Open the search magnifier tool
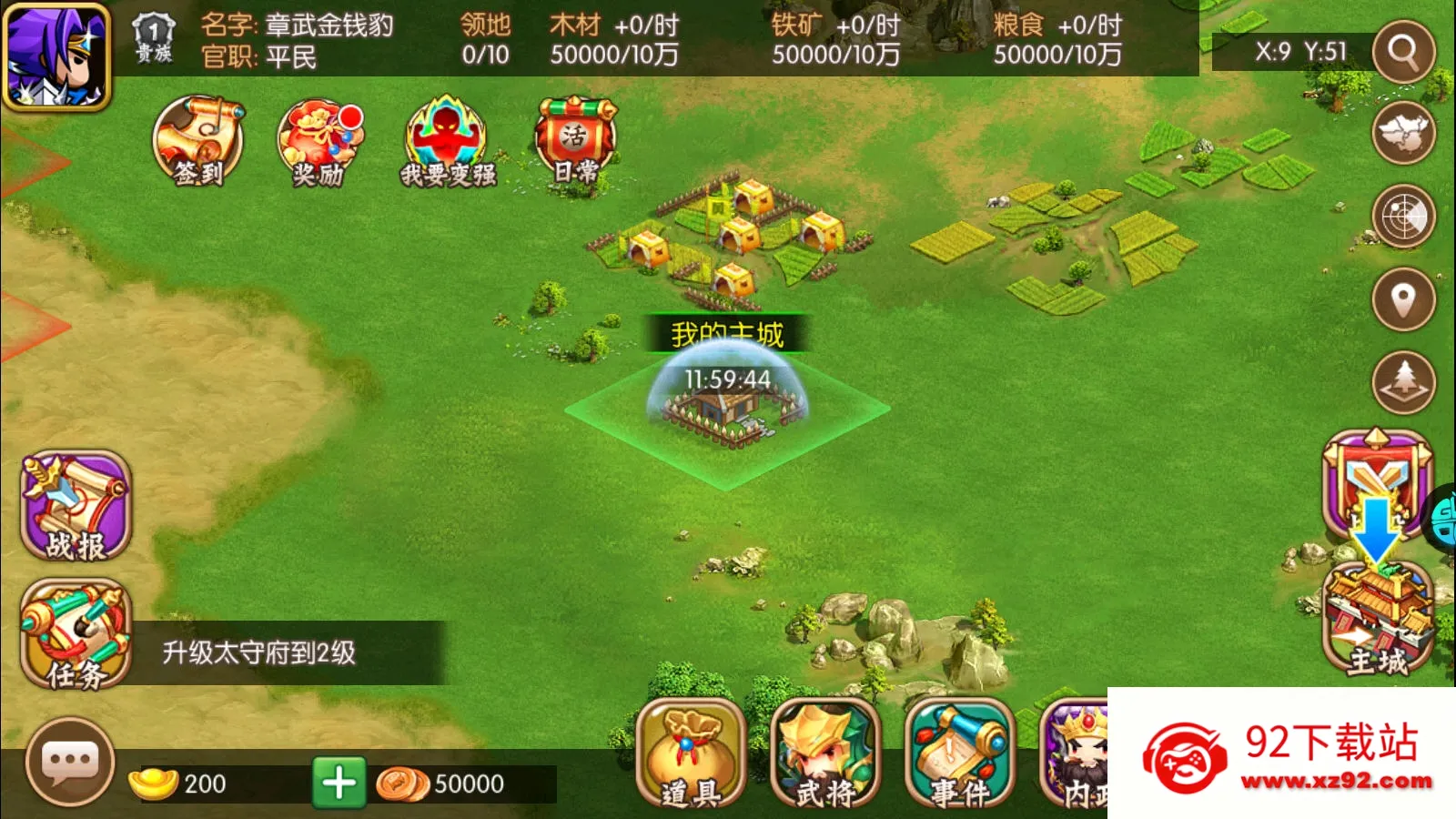Image resolution: width=1456 pixels, height=819 pixels. (1403, 50)
